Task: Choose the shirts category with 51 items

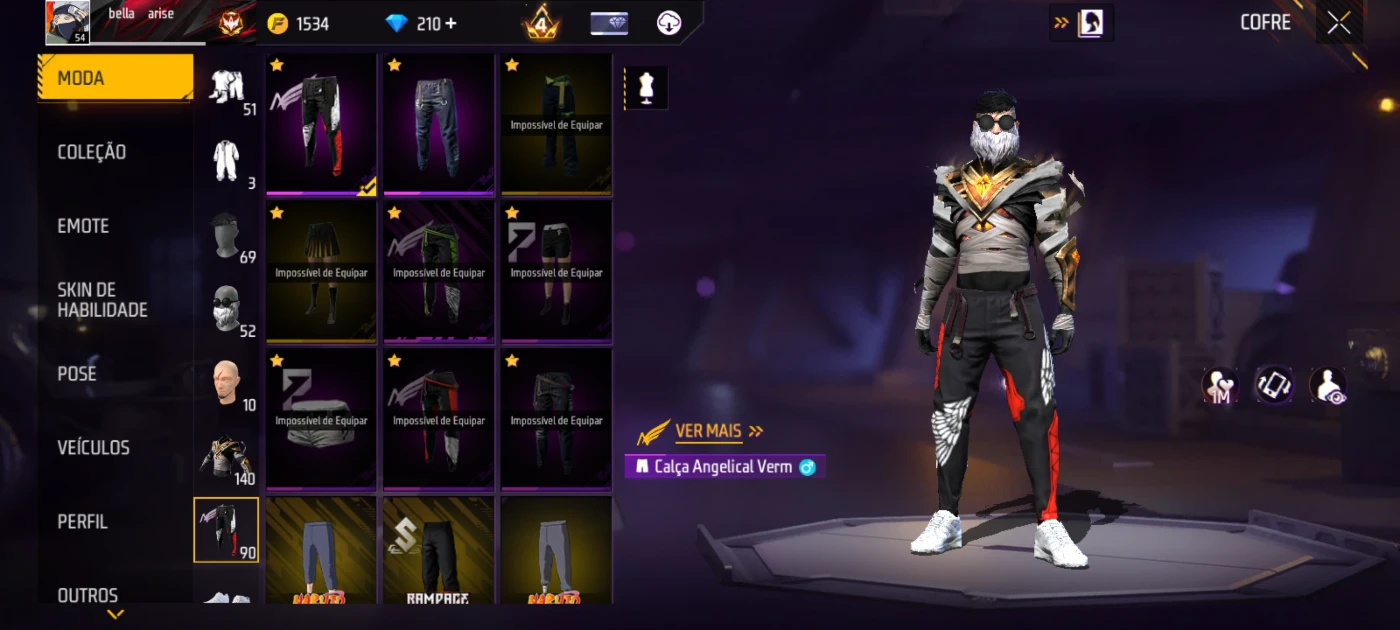Action: click(227, 88)
